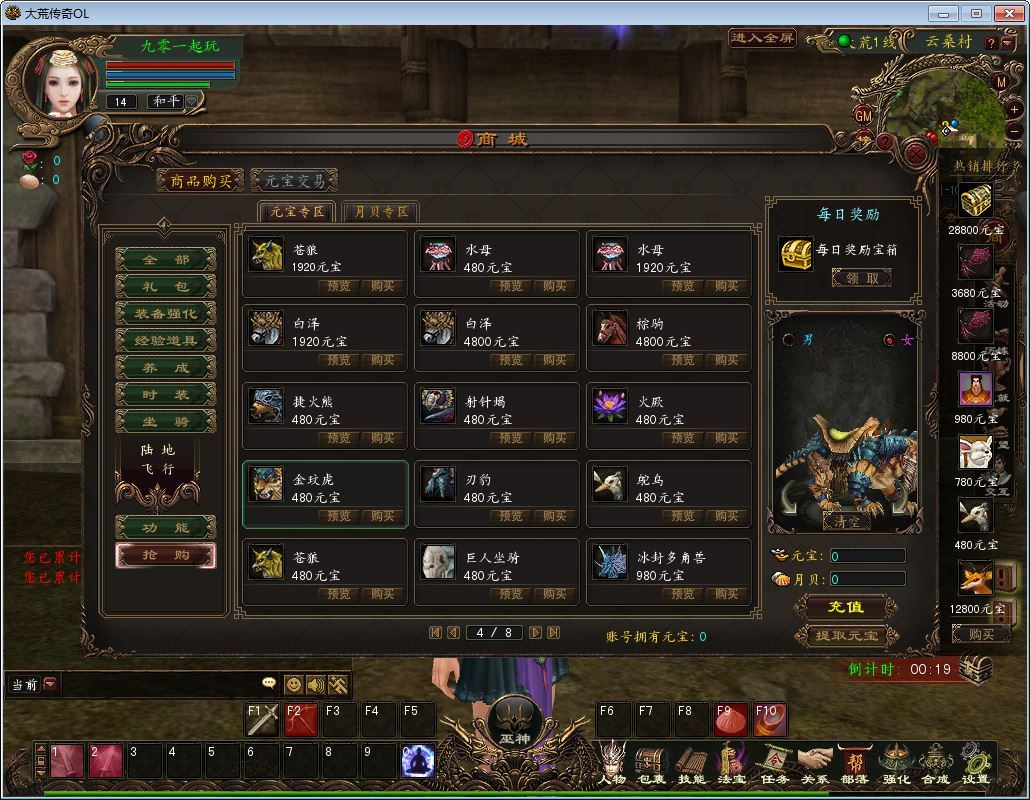Open the 时装 category
Image resolution: width=1030 pixels, height=800 pixels.
pyautogui.click(x=166, y=395)
